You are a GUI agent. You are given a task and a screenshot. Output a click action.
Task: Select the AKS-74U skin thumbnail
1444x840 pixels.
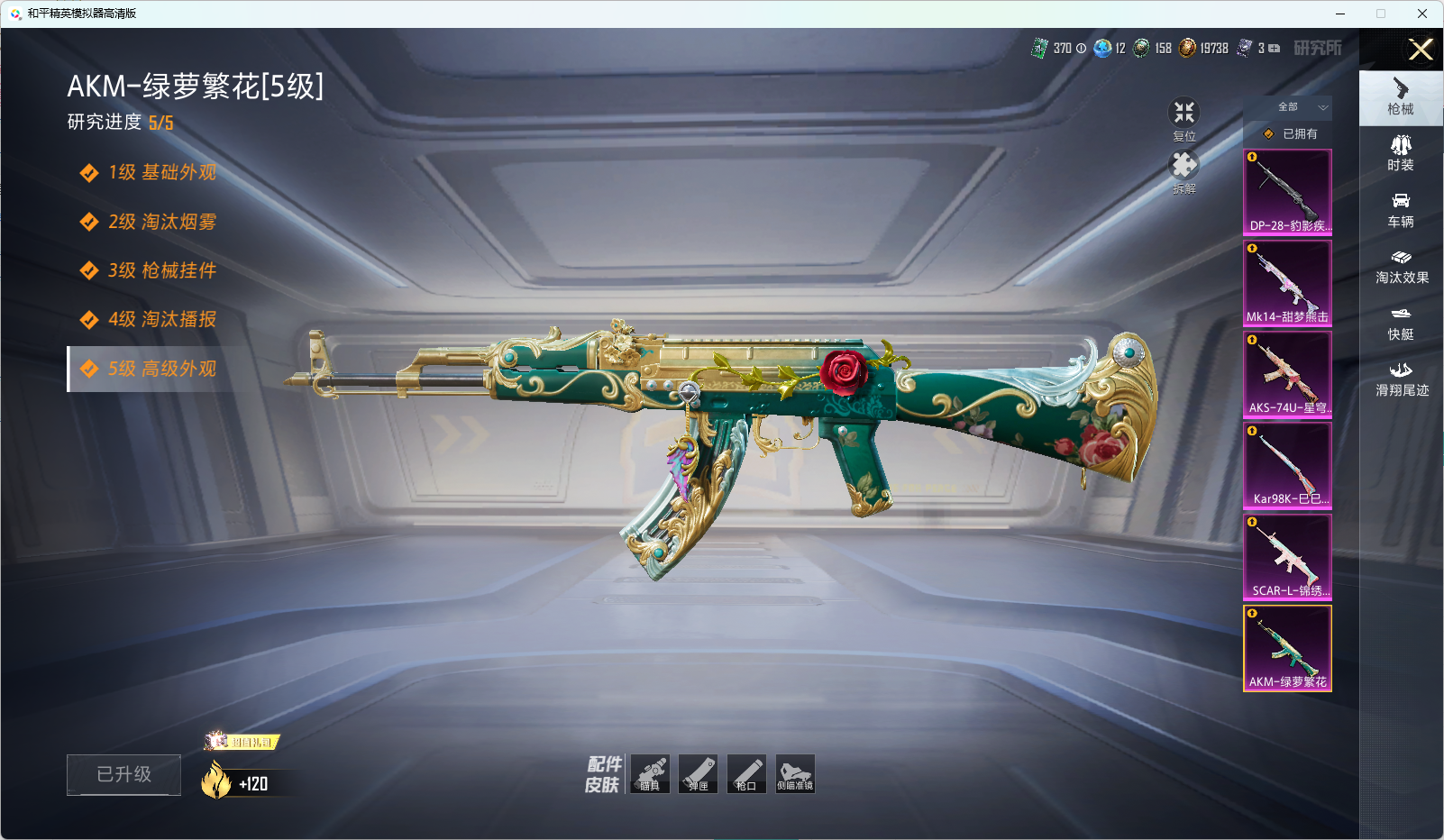click(x=1287, y=374)
